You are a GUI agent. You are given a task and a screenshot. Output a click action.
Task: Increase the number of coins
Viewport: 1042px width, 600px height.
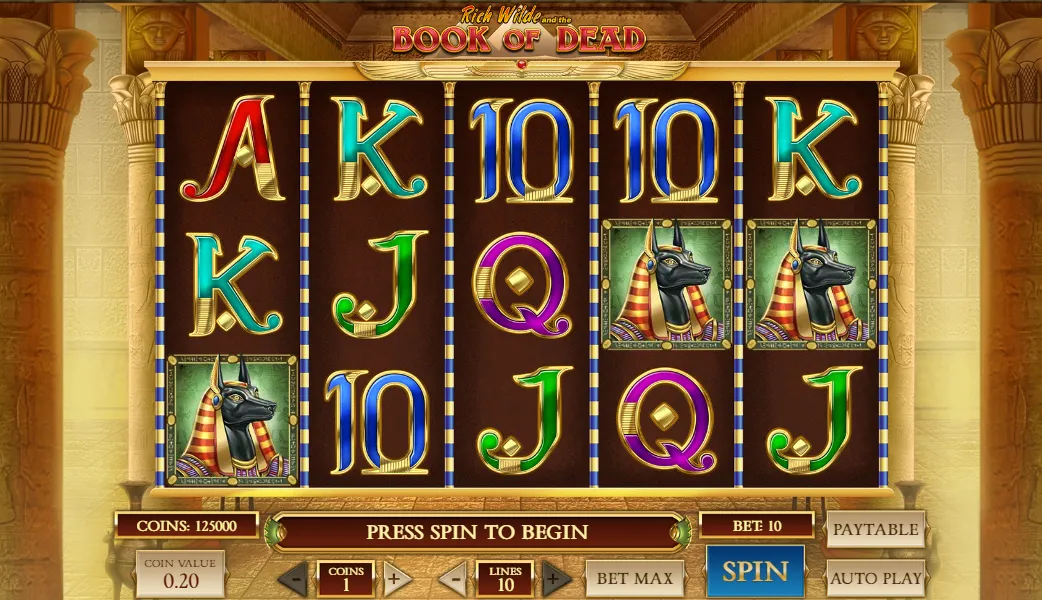click(395, 578)
